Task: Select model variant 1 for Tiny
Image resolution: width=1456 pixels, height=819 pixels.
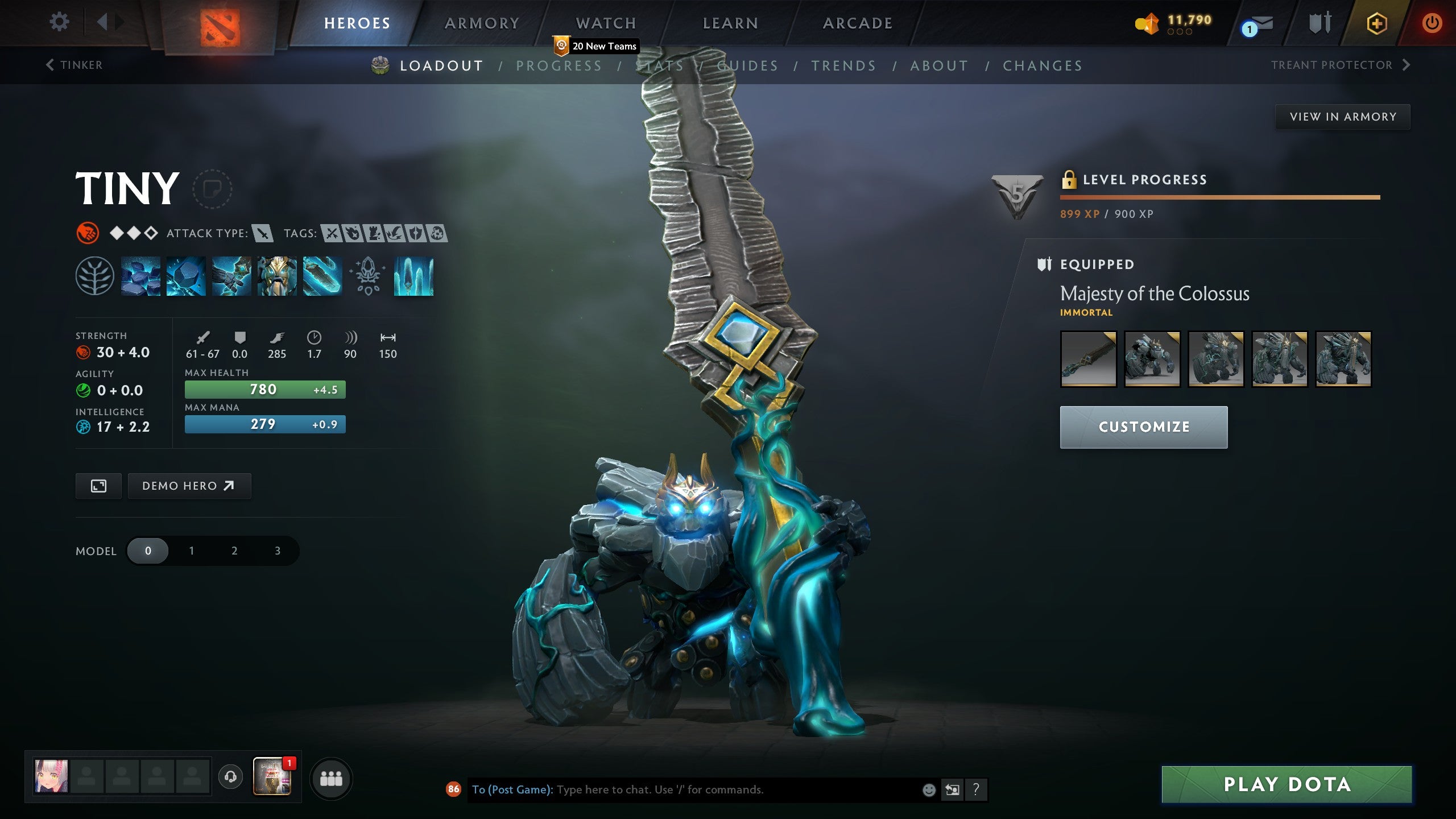Action: click(191, 551)
